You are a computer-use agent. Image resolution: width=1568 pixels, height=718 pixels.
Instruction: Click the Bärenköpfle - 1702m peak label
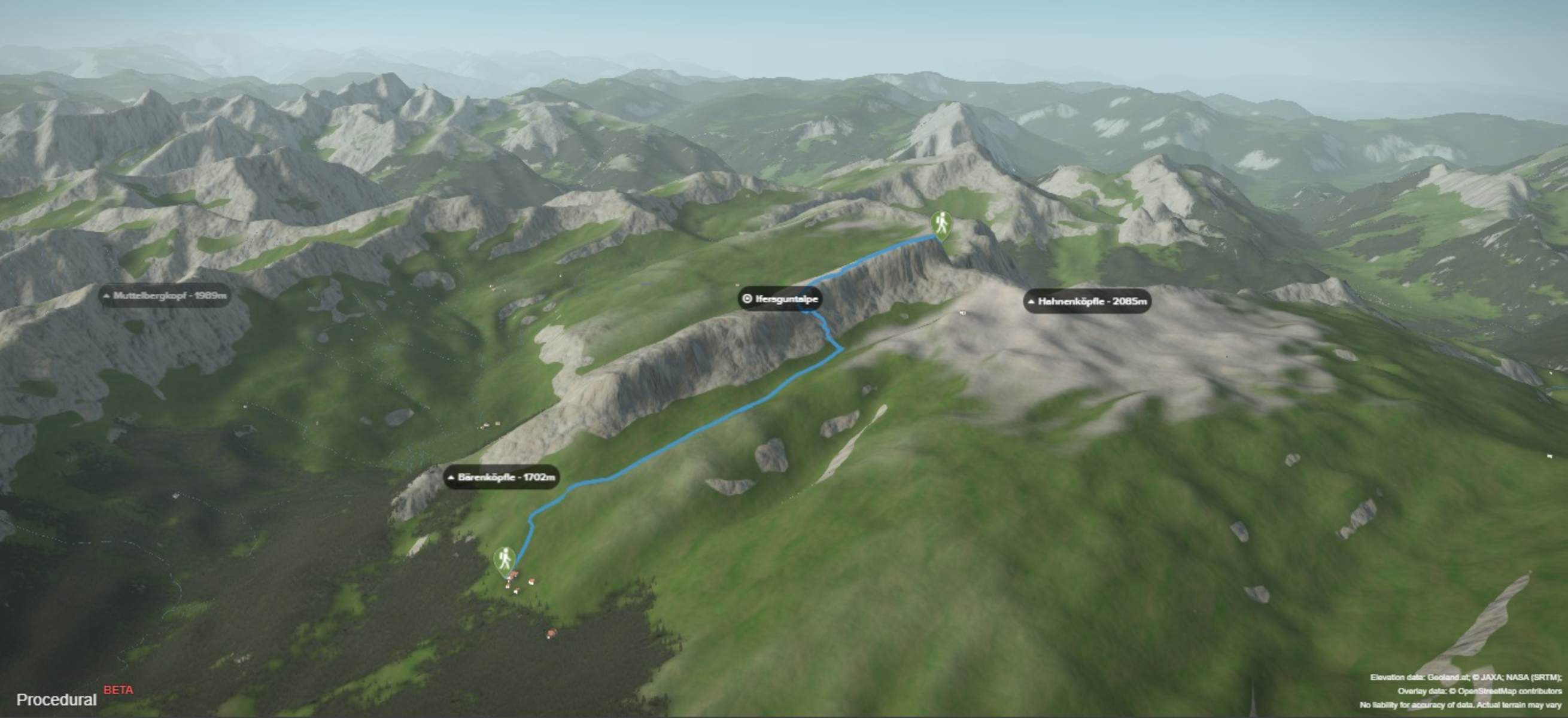[x=502, y=477]
